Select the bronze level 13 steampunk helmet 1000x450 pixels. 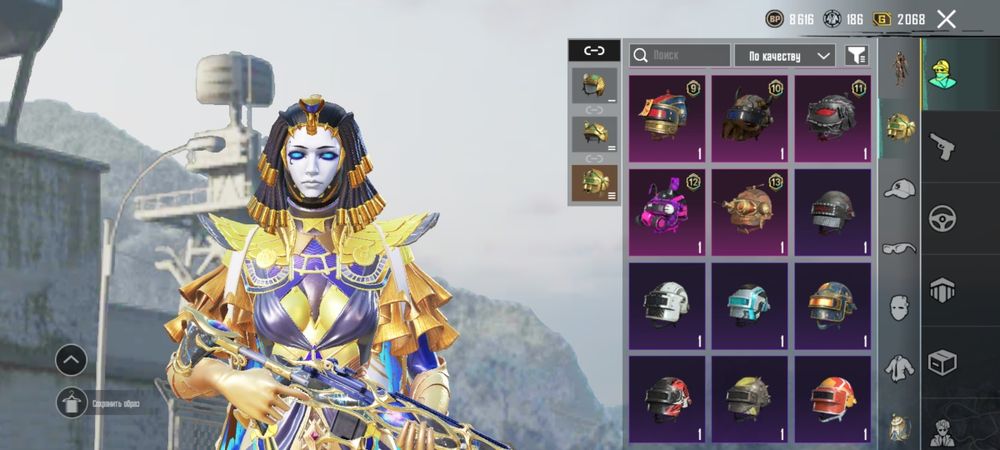click(750, 212)
